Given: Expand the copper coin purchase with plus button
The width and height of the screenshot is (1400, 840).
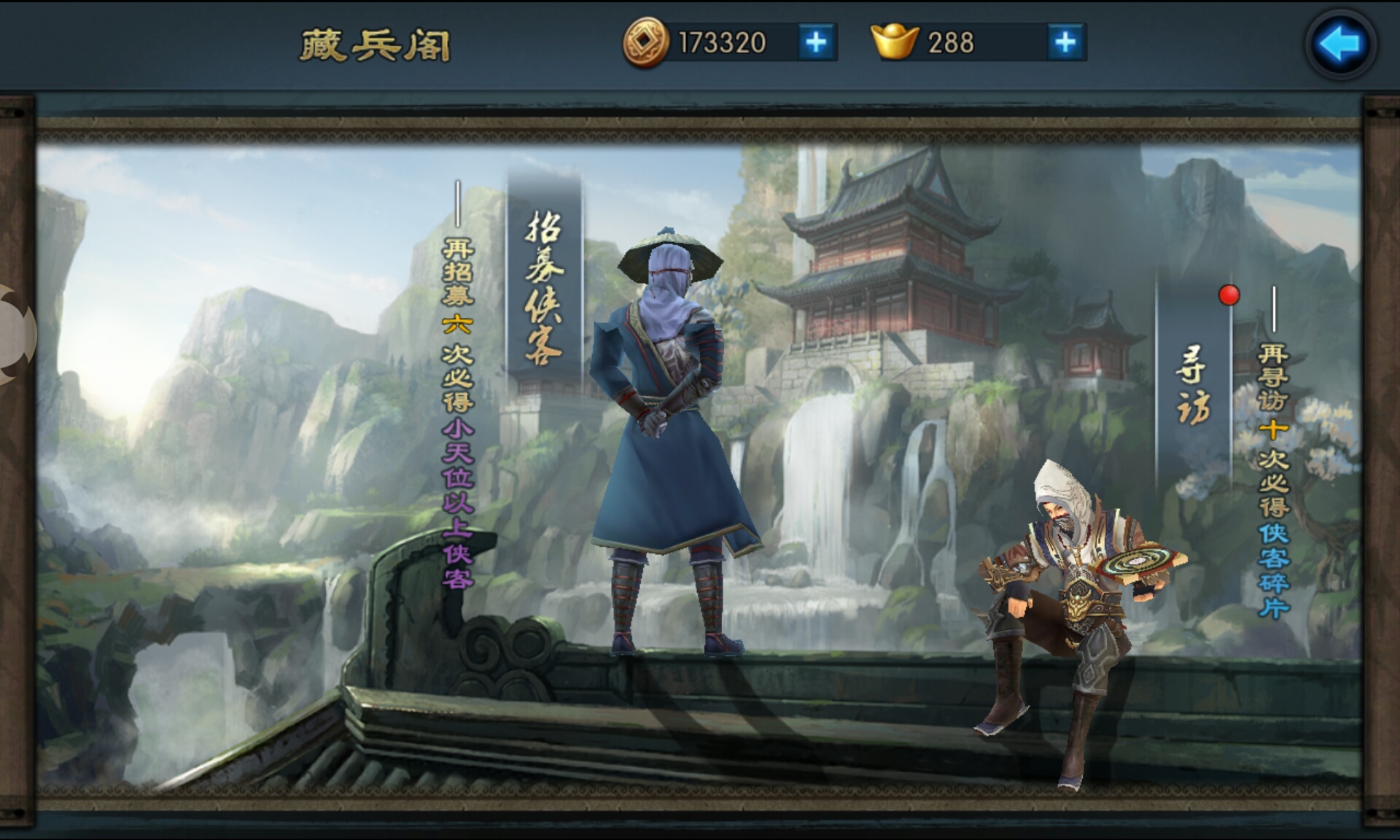Looking at the screenshot, I should click(818, 44).
